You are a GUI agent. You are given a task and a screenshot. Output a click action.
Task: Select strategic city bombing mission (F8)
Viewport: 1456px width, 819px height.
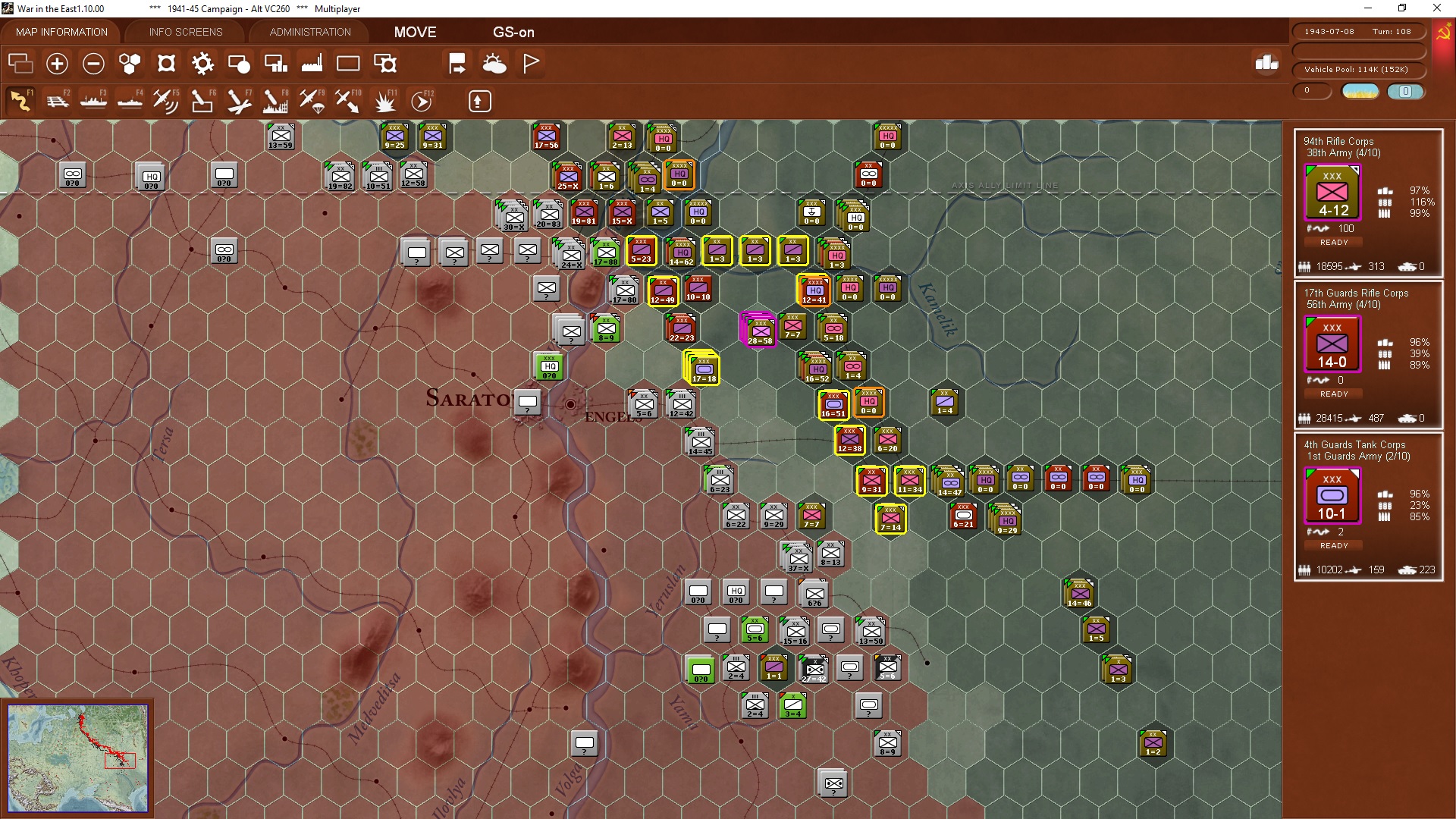click(x=274, y=101)
